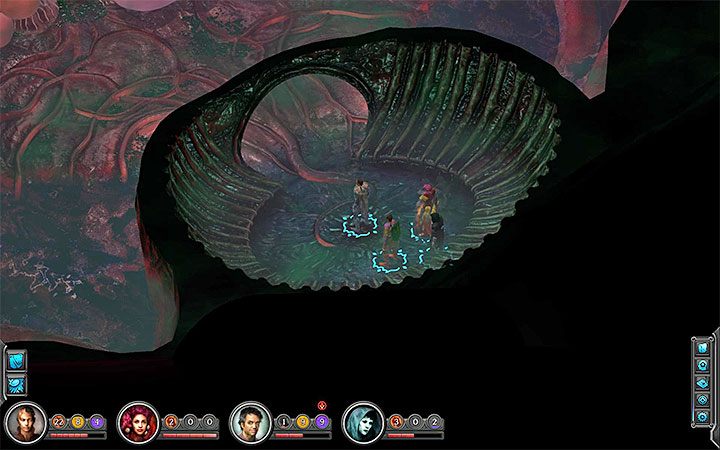Select the blond-haired character portrait
The height and width of the screenshot is (450, 720).
point(22,422)
